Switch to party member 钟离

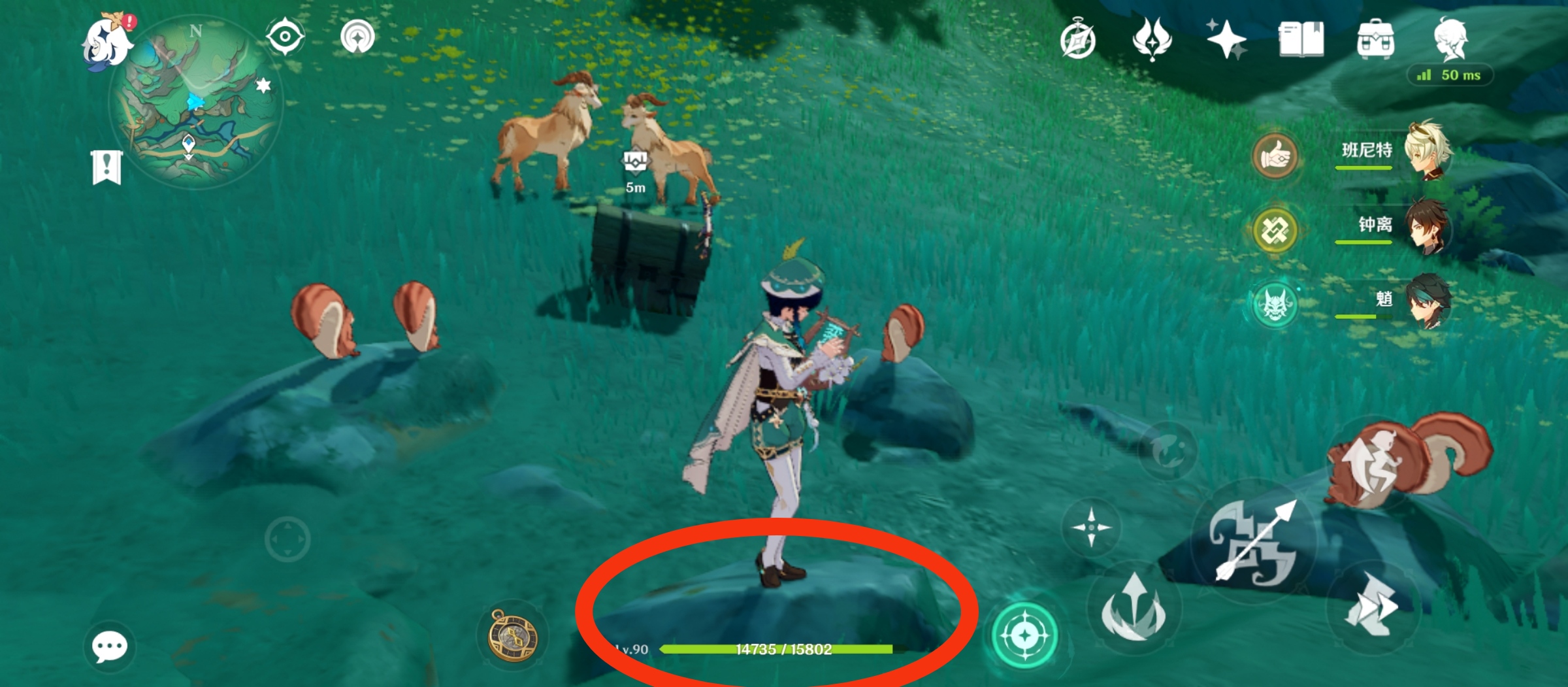(x=1428, y=226)
